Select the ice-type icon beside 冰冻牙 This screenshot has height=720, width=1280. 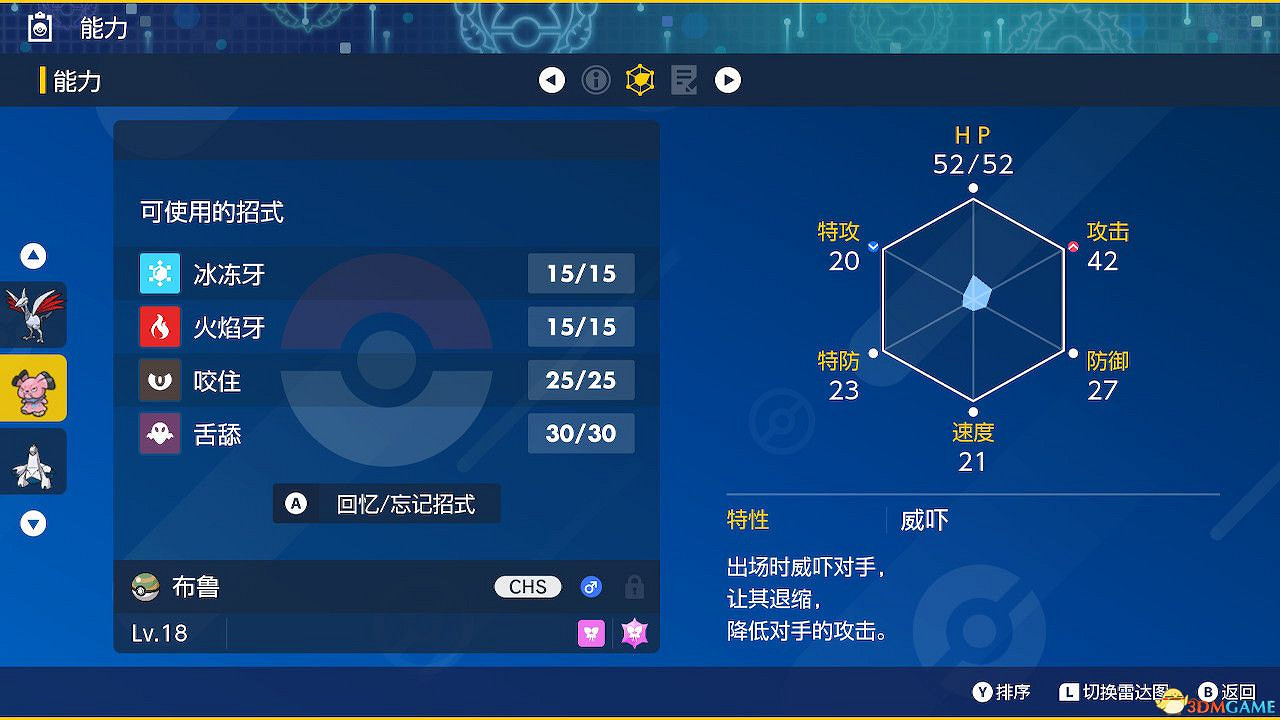click(x=160, y=273)
